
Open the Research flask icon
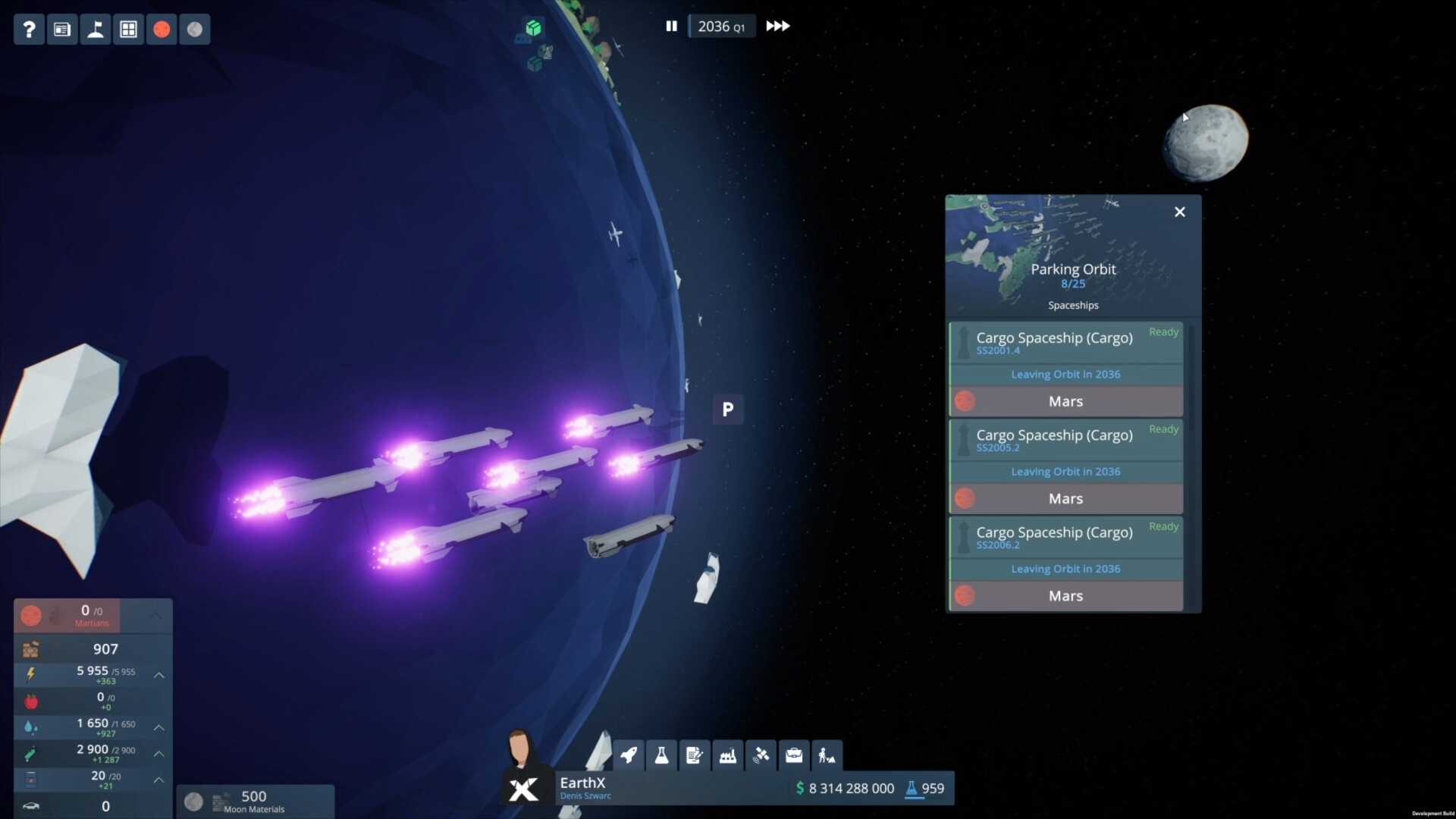662,755
